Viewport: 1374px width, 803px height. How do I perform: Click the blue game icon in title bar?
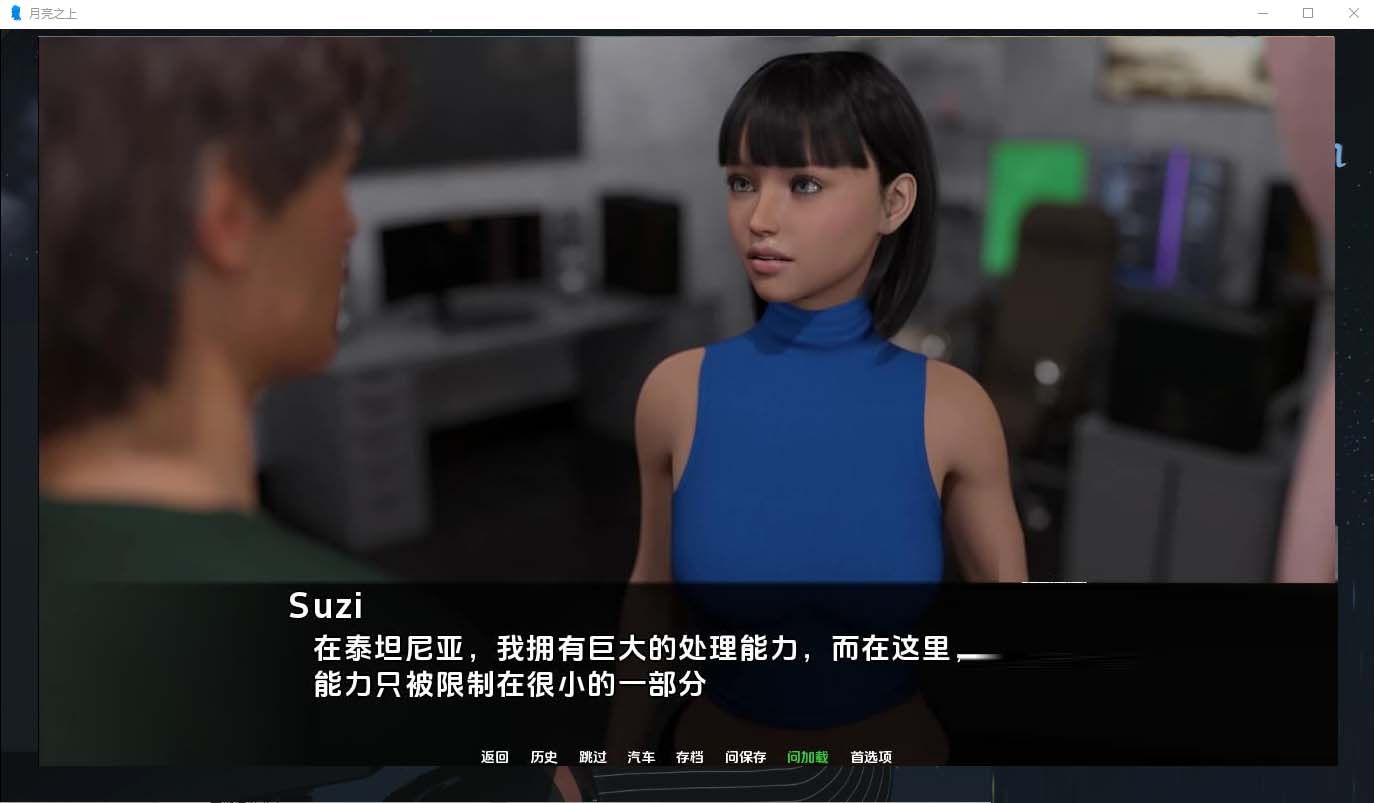16,13
